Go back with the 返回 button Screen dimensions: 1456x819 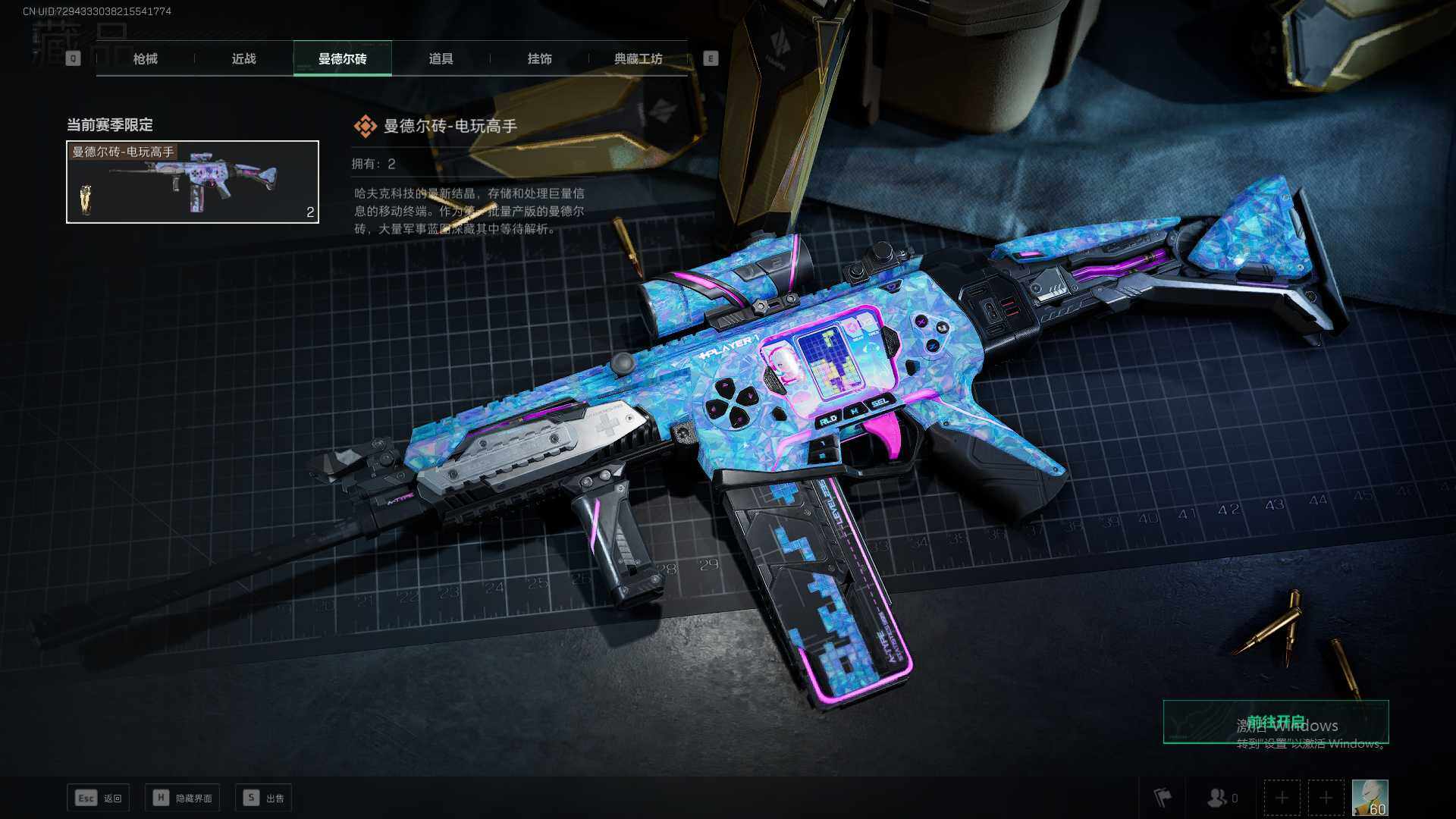99,798
